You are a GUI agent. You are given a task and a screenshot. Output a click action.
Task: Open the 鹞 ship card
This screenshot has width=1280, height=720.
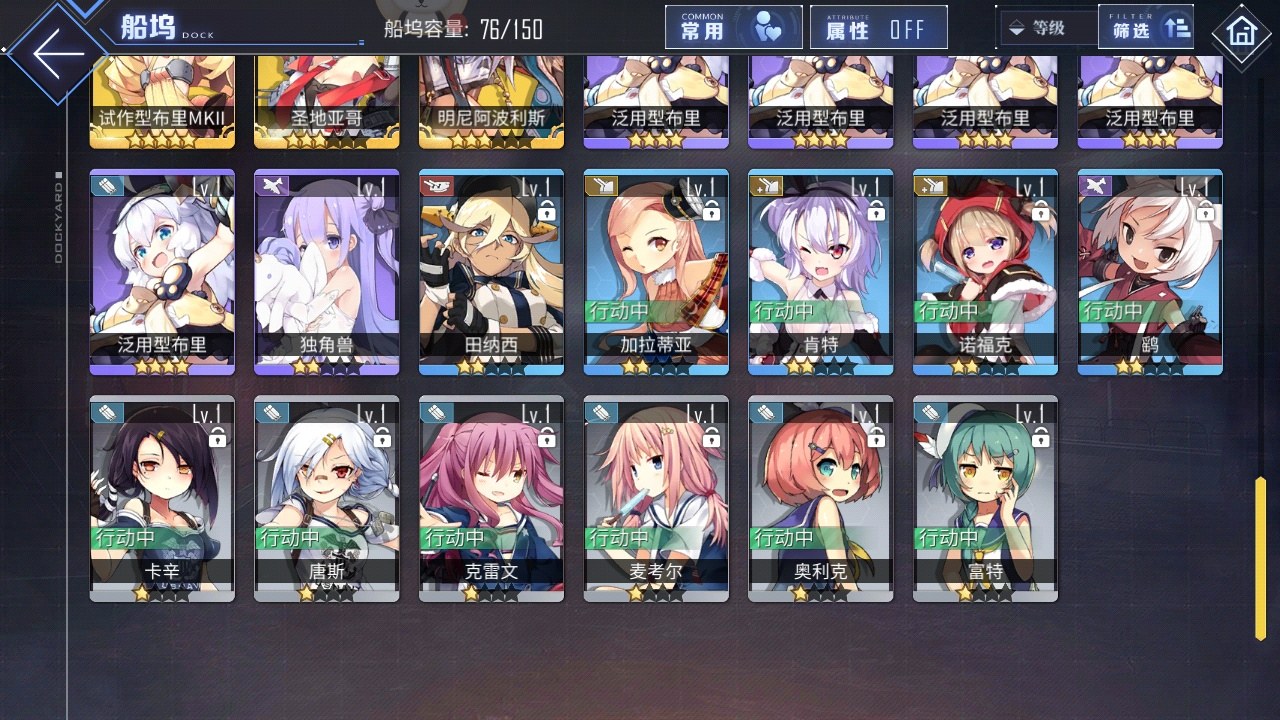click(1150, 272)
